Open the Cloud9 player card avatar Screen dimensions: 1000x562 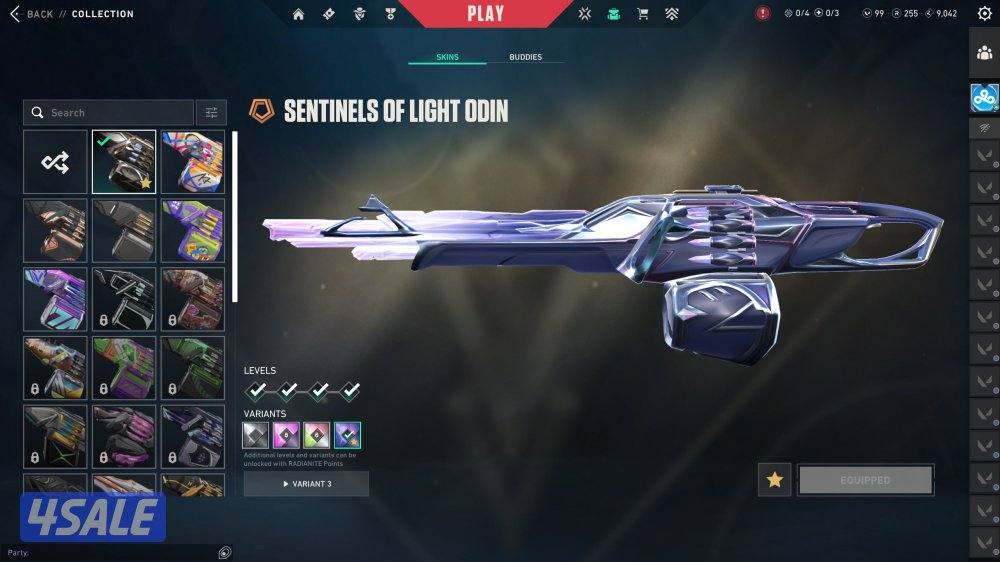pos(984,97)
